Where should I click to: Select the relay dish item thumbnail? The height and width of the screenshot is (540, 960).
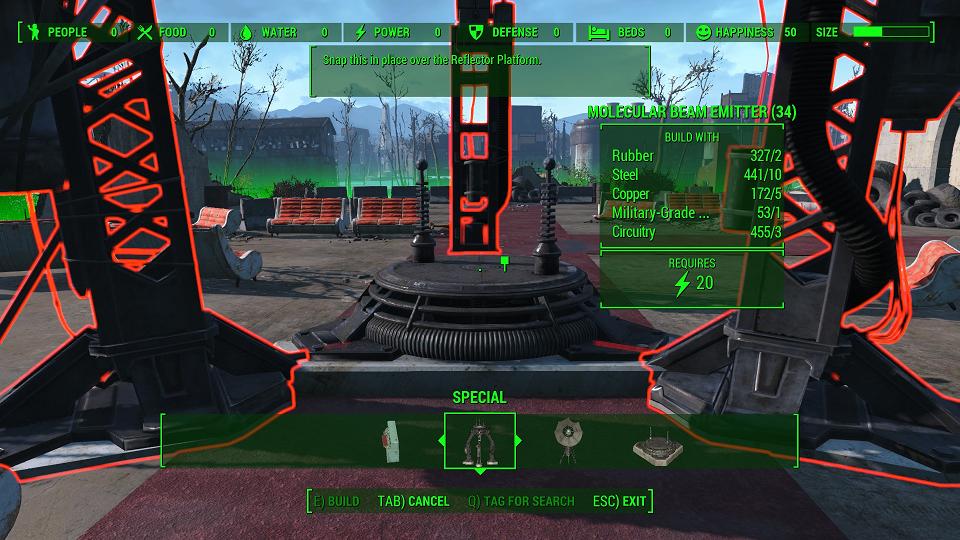566,440
